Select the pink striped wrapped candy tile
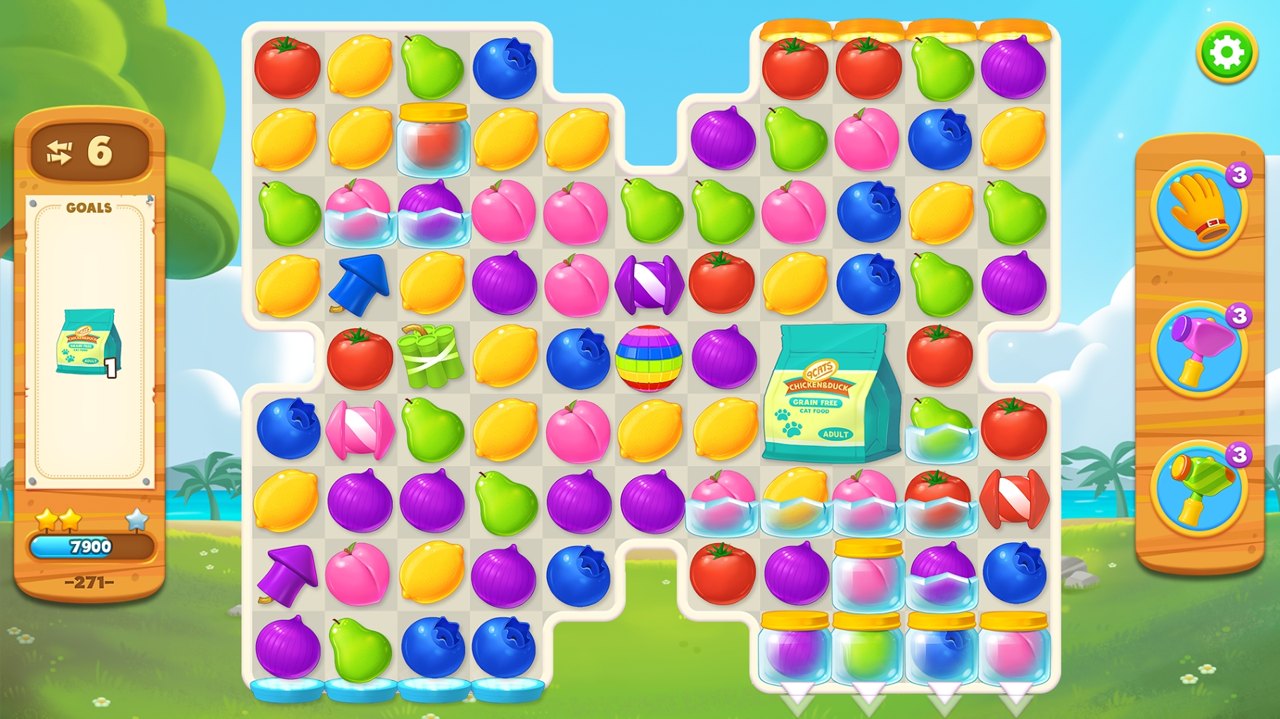1280x719 pixels. 360,430
